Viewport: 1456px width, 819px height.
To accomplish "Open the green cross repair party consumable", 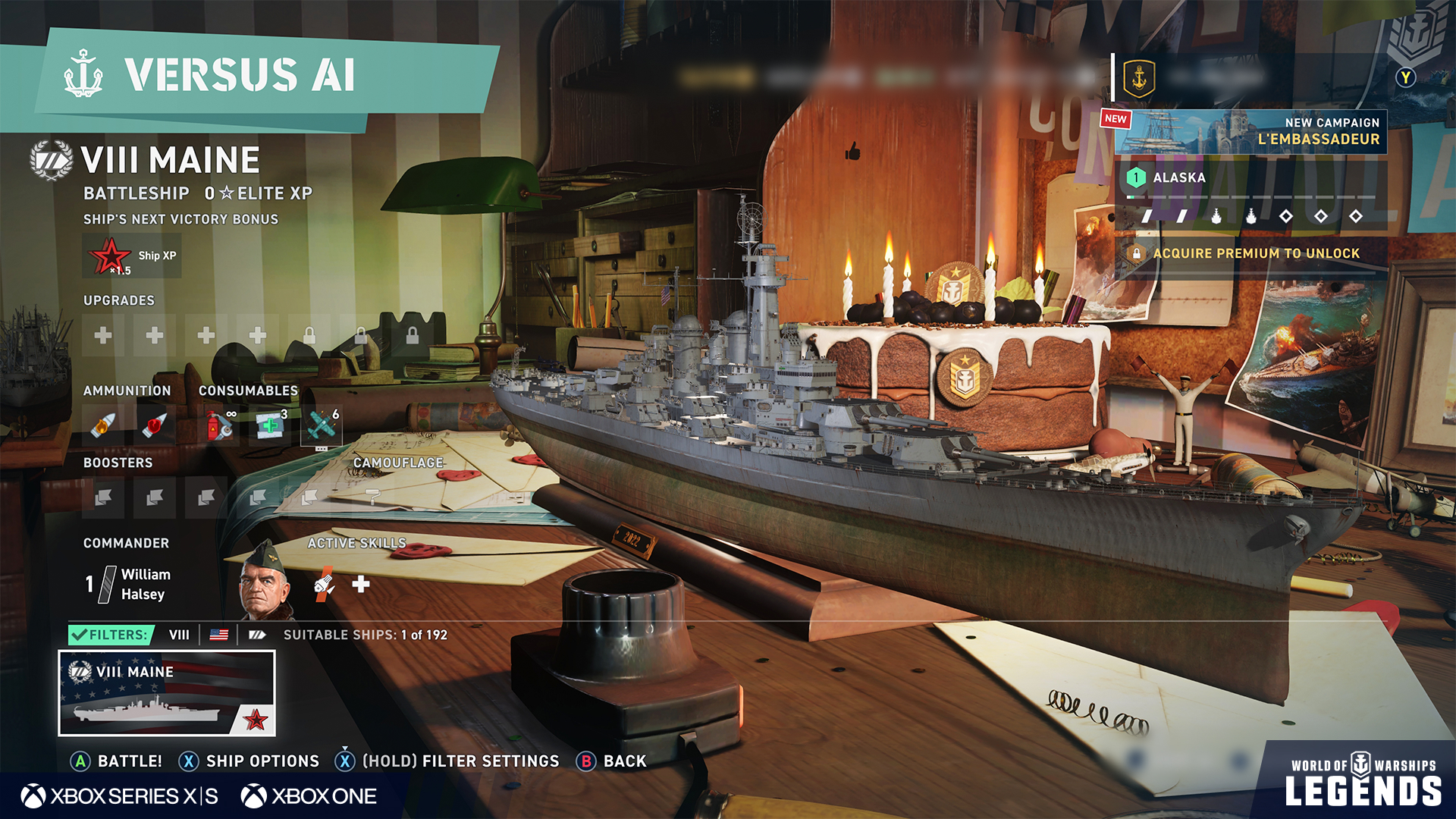I will coord(270,426).
